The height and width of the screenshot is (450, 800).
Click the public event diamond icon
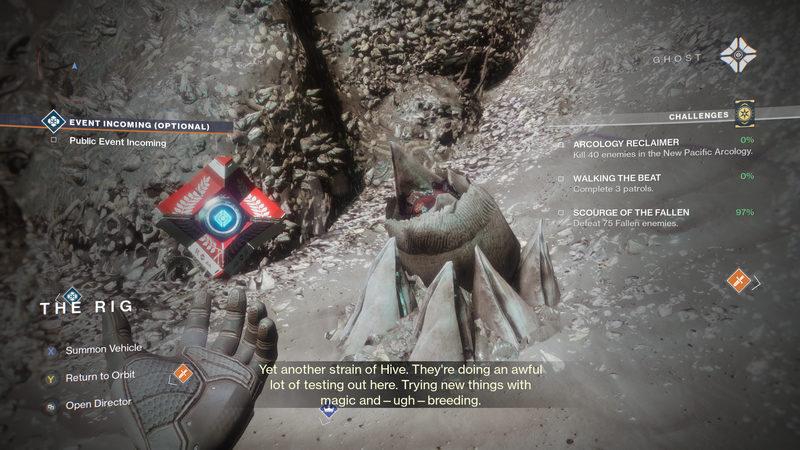[53, 123]
